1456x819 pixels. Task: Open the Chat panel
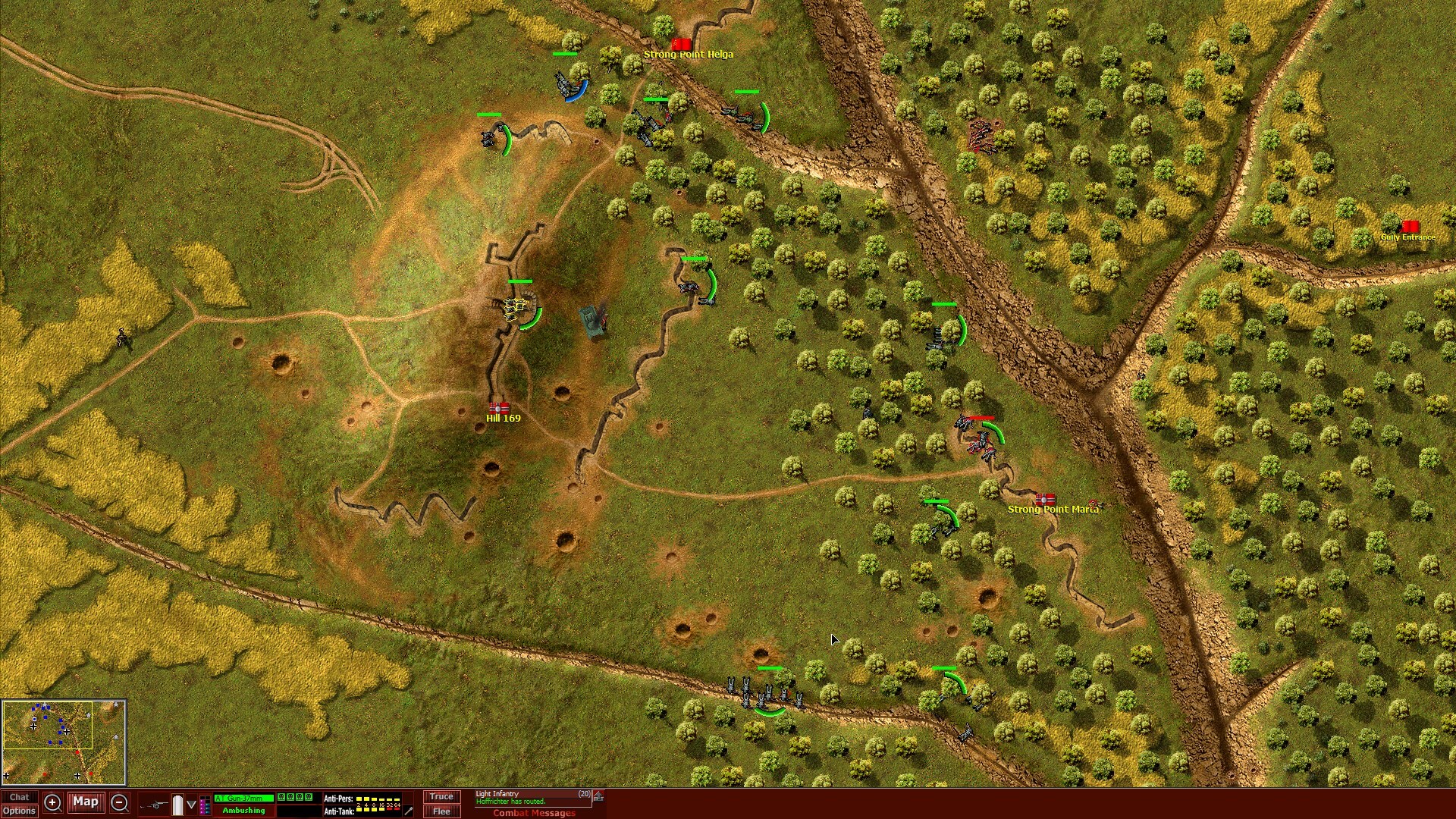click(x=20, y=796)
